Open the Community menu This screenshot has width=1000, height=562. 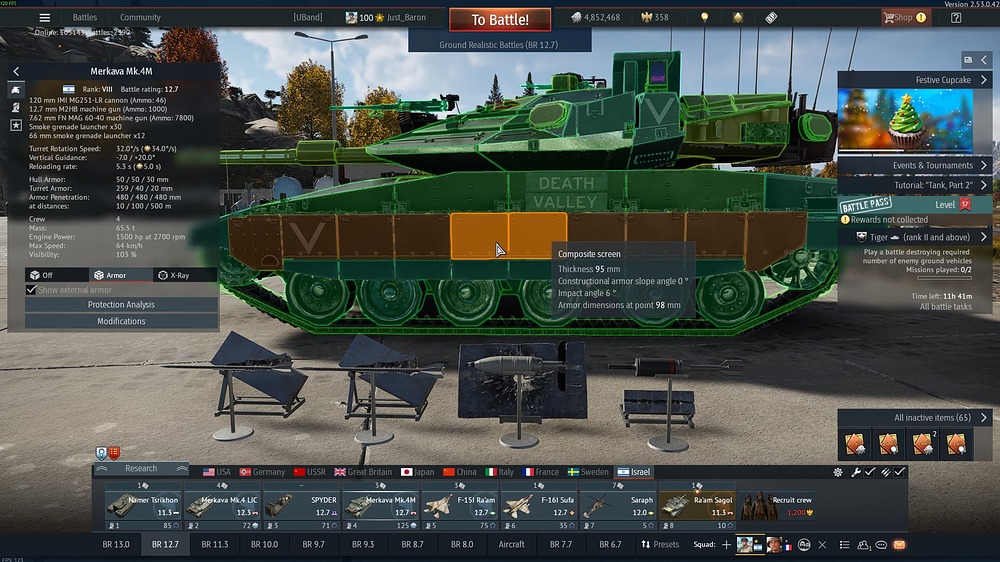tap(140, 17)
